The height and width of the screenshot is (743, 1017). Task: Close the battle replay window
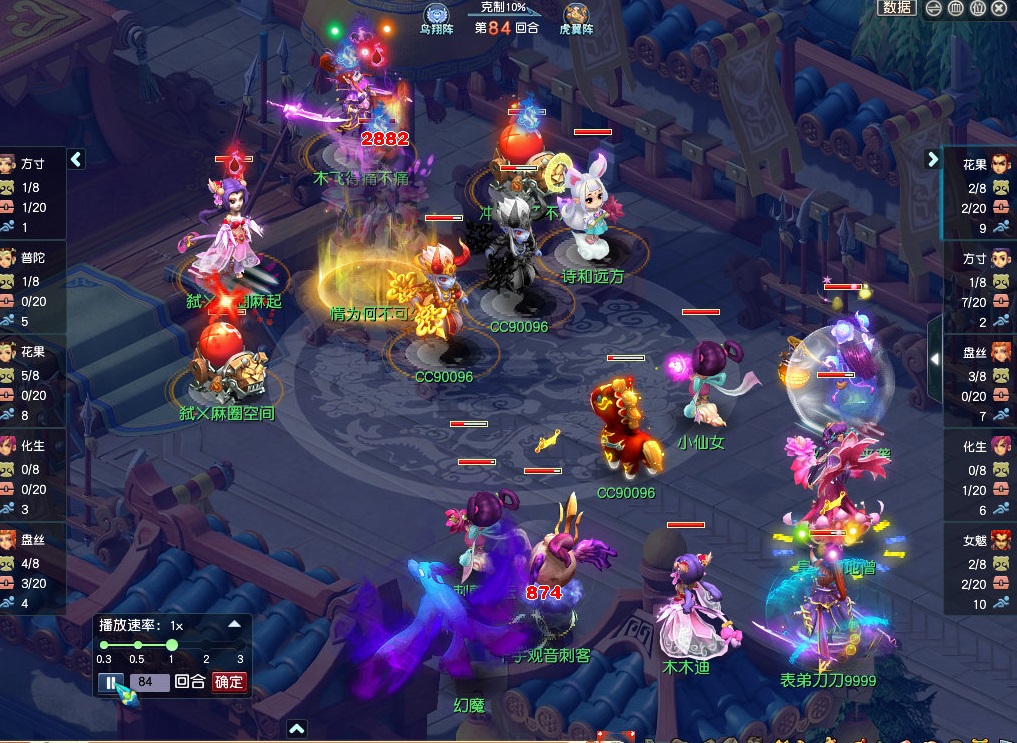pos(997,8)
